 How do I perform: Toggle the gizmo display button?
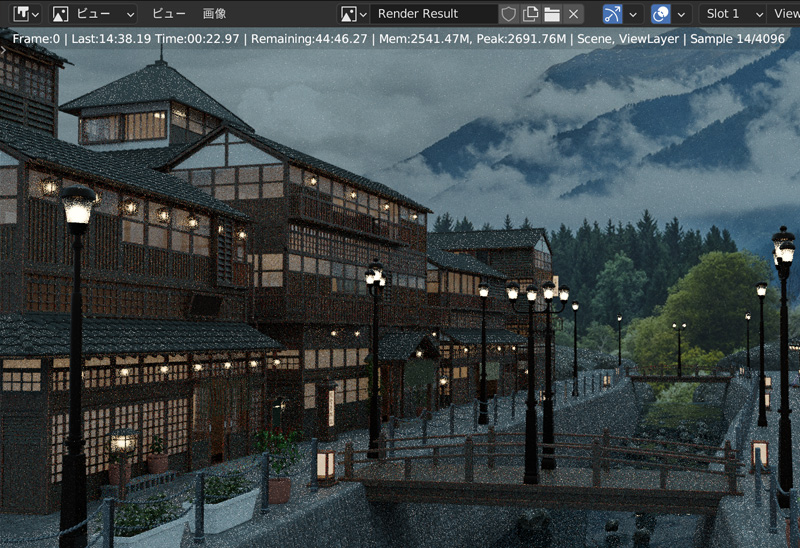[x=612, y=14]
